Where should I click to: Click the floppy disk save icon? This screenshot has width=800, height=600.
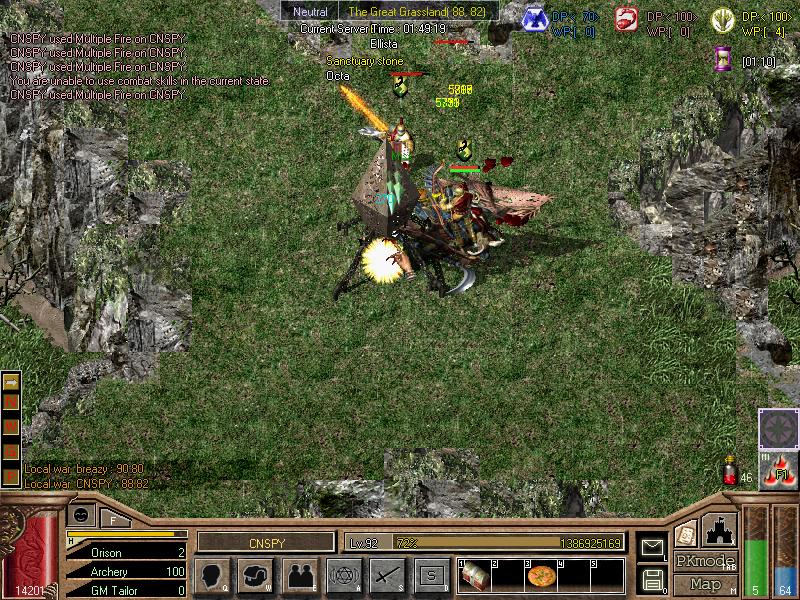click(653, 578)
